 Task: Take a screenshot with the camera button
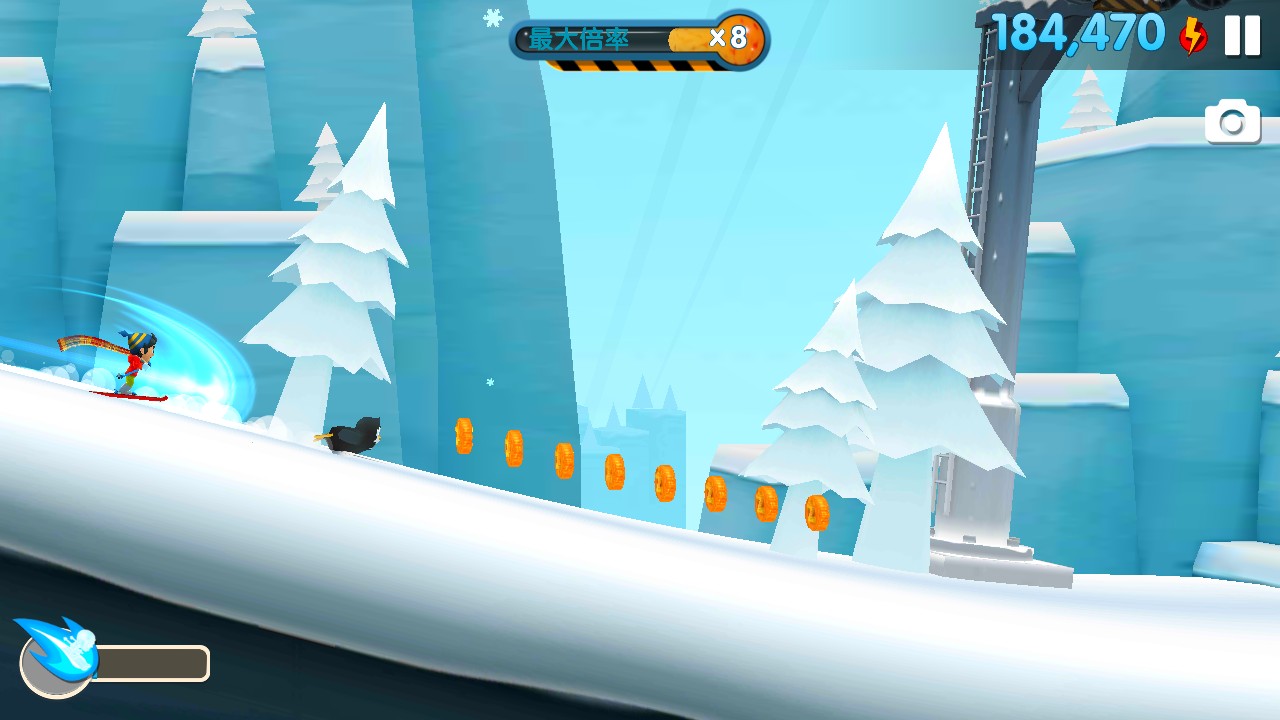click(x=1232, y=122)
